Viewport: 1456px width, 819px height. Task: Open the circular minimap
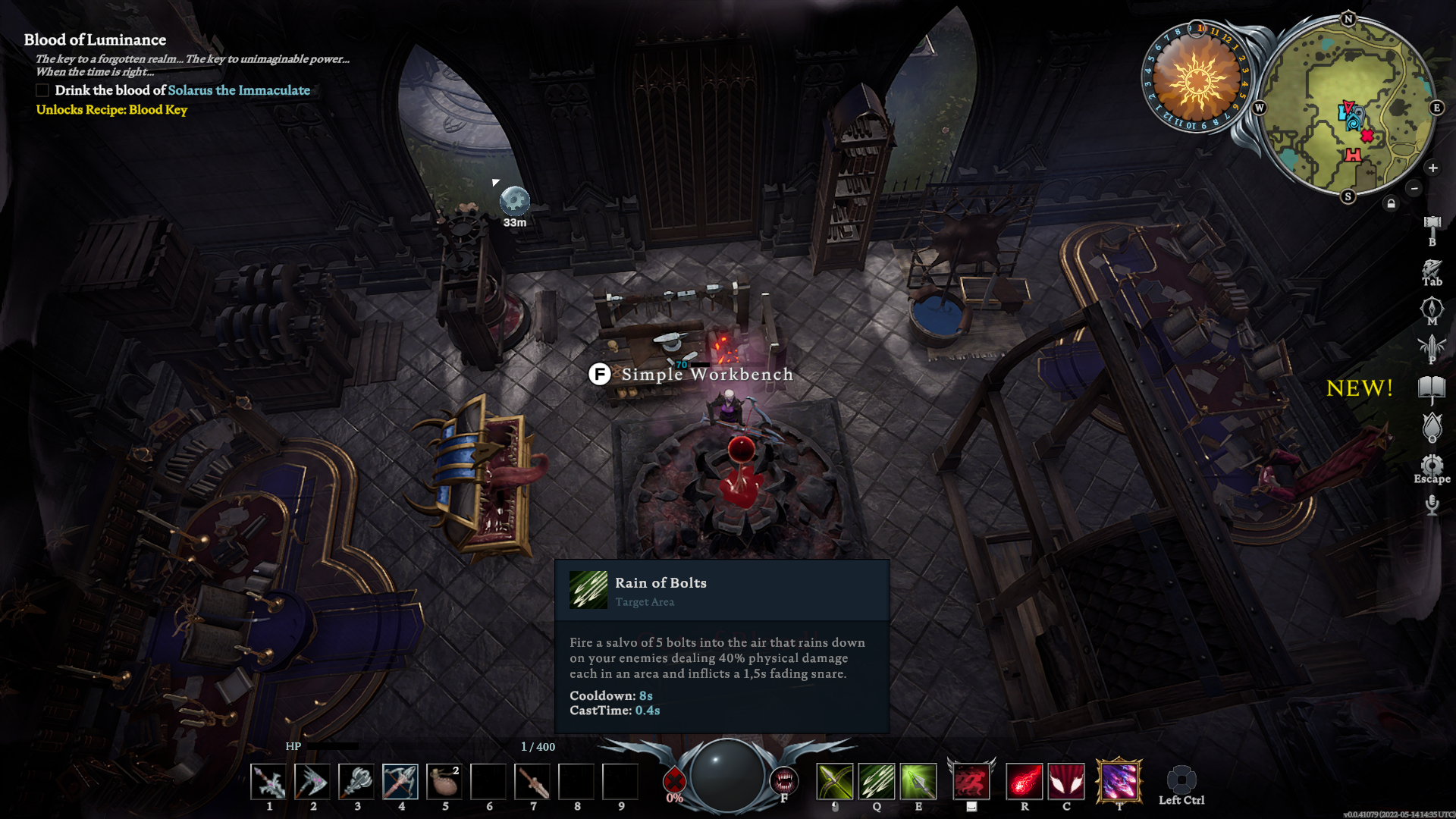coord(1348,107)
